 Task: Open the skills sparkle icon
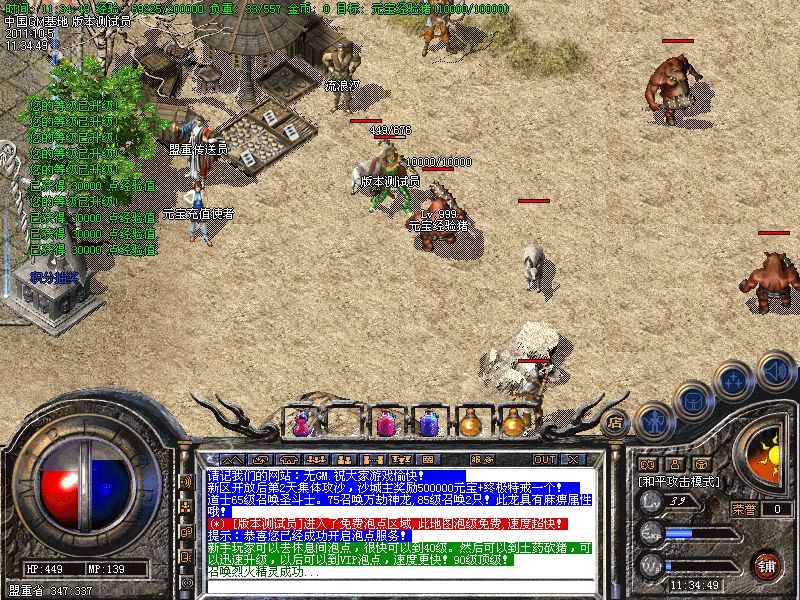click(x=733, y=381)
